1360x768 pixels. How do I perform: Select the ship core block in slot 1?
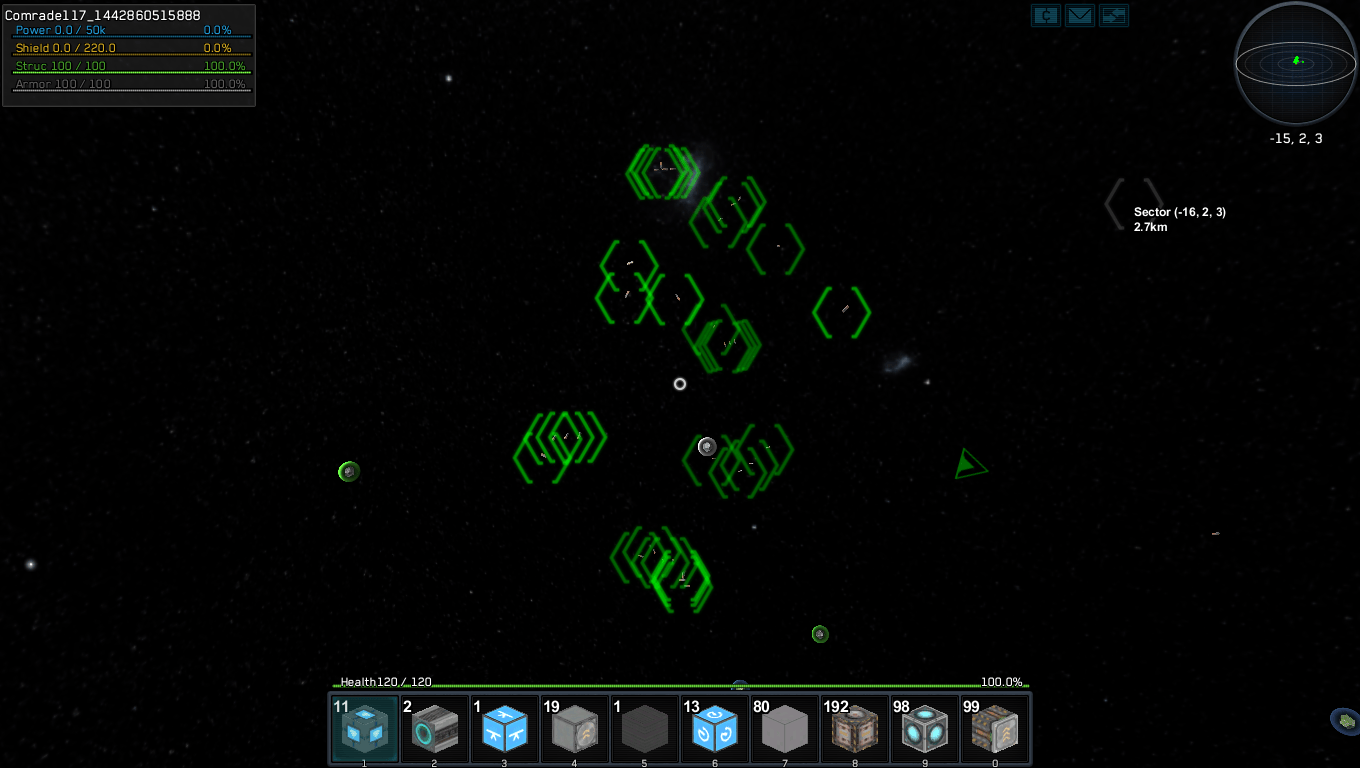click(x=365, y=729)
